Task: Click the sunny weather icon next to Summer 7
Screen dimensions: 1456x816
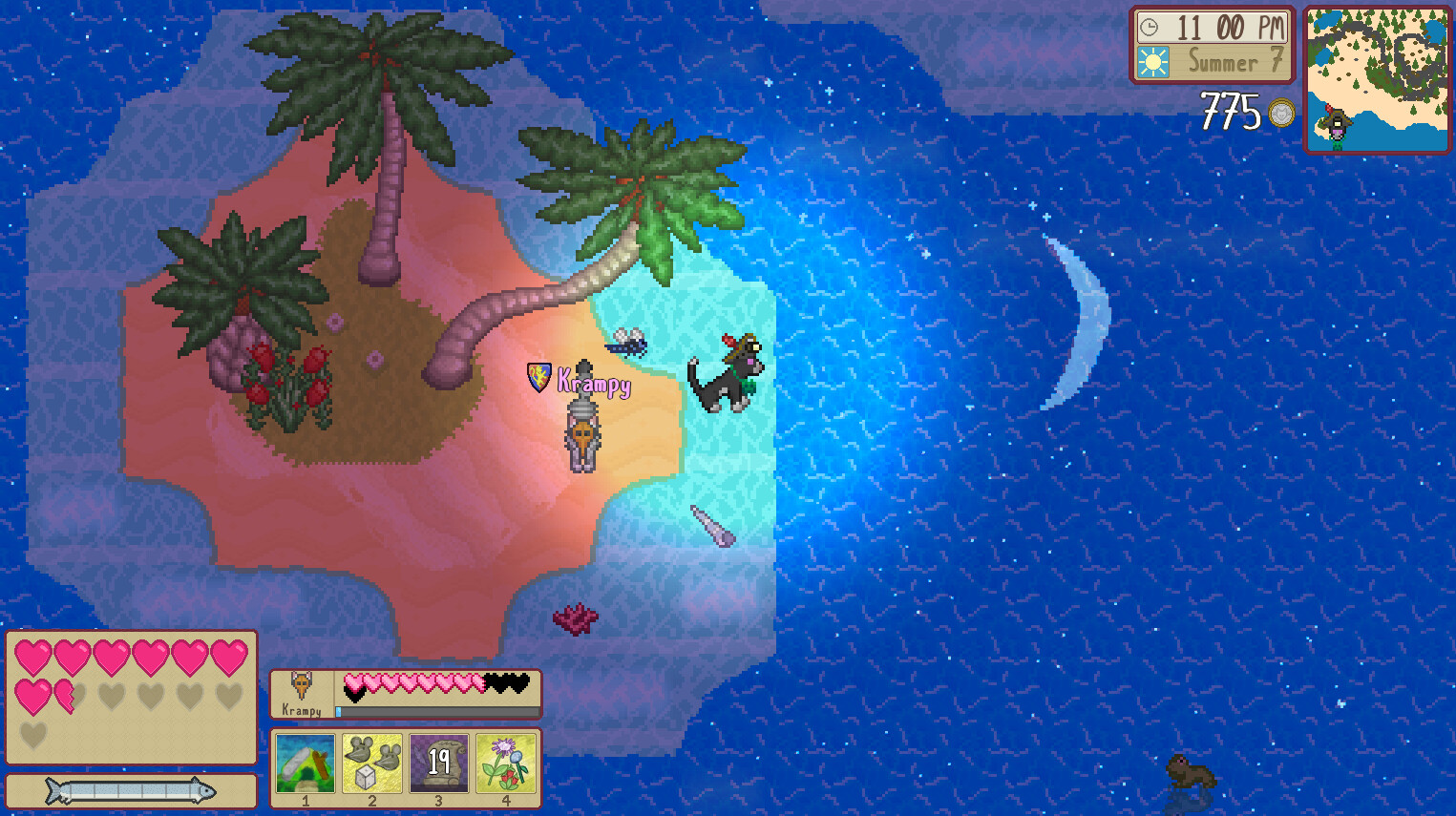Action: (x=1152, y=62)
